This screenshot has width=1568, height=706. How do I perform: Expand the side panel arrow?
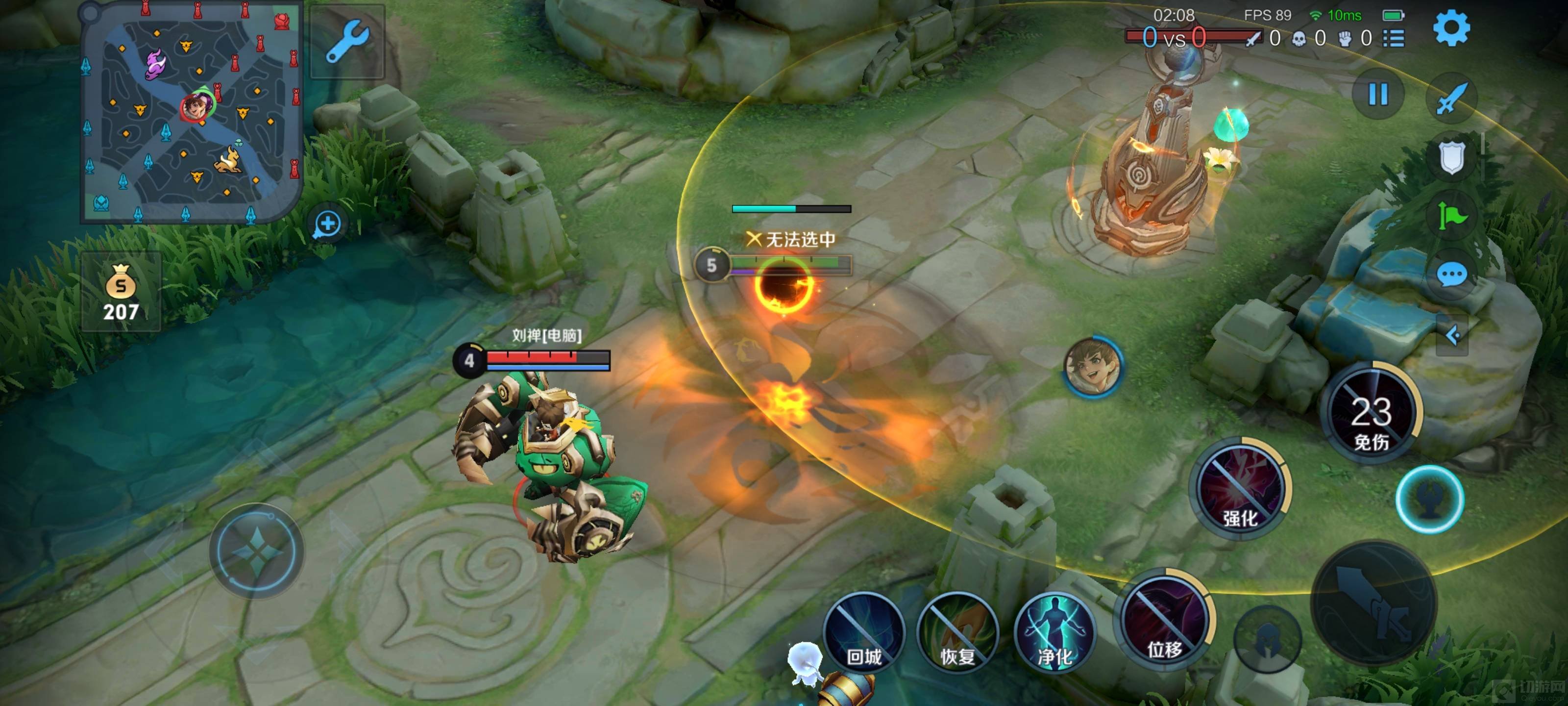[x=1452, y=335]
